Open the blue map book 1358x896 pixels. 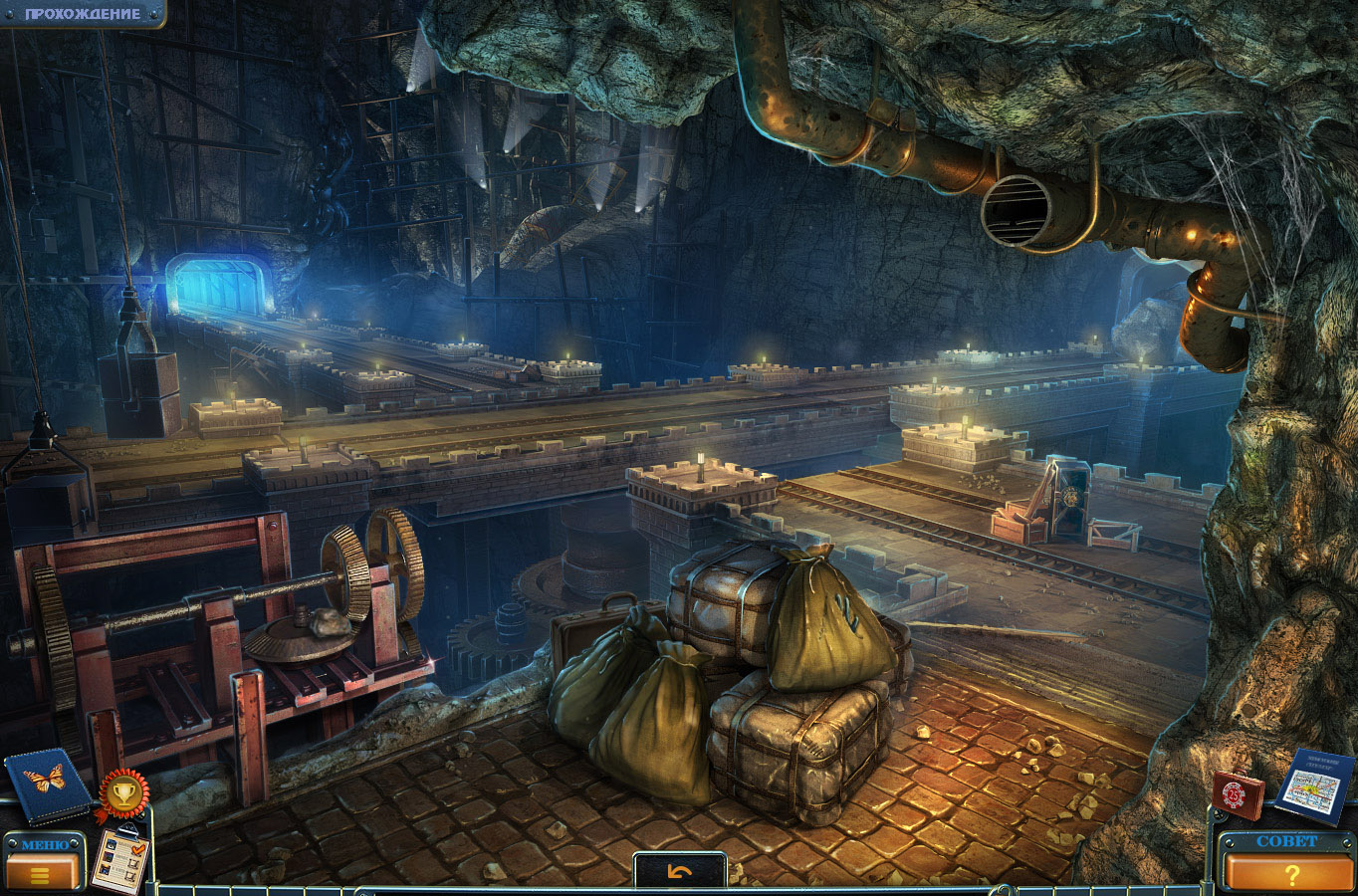coord(1314,785)
